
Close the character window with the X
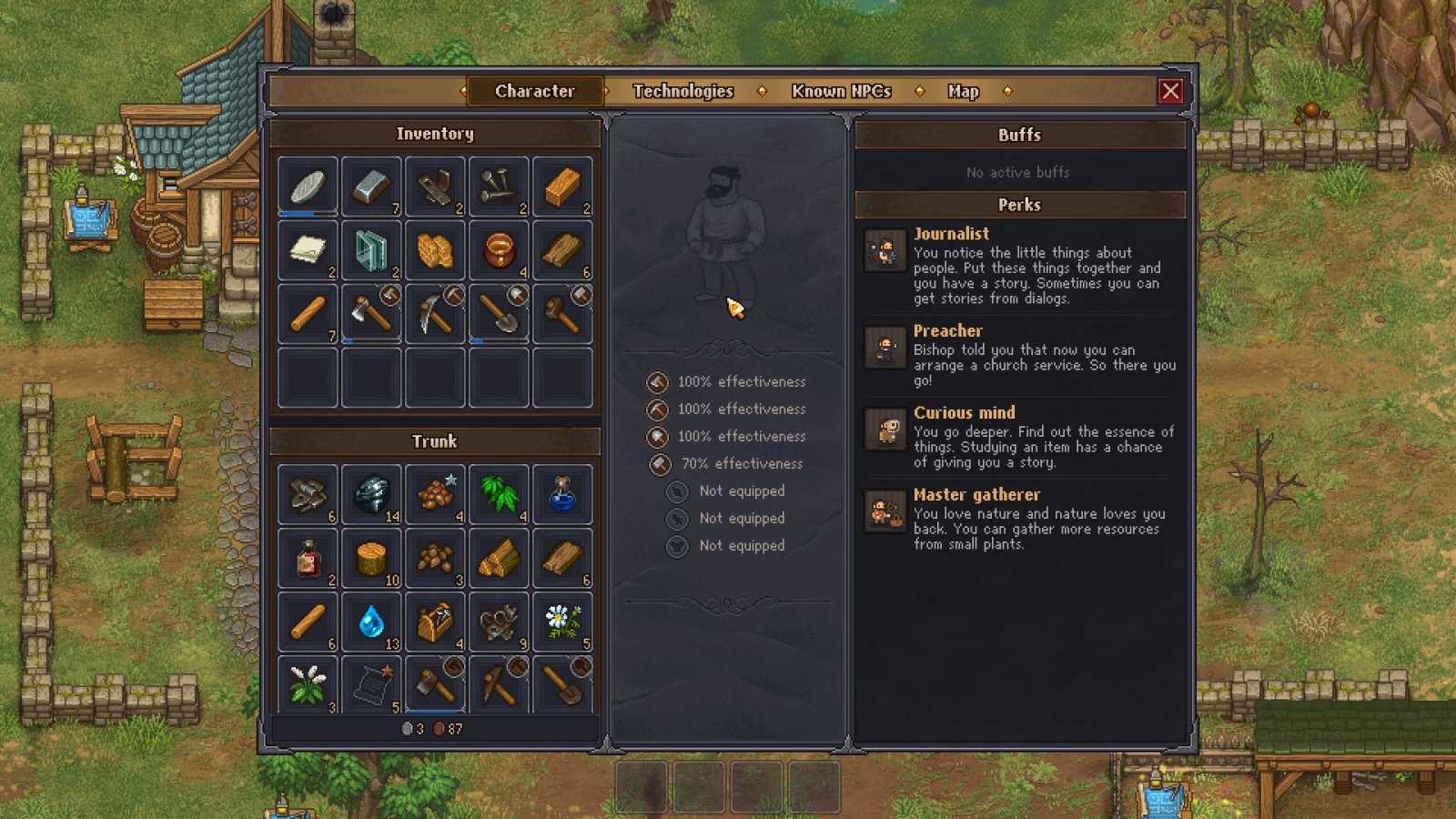1170,91
